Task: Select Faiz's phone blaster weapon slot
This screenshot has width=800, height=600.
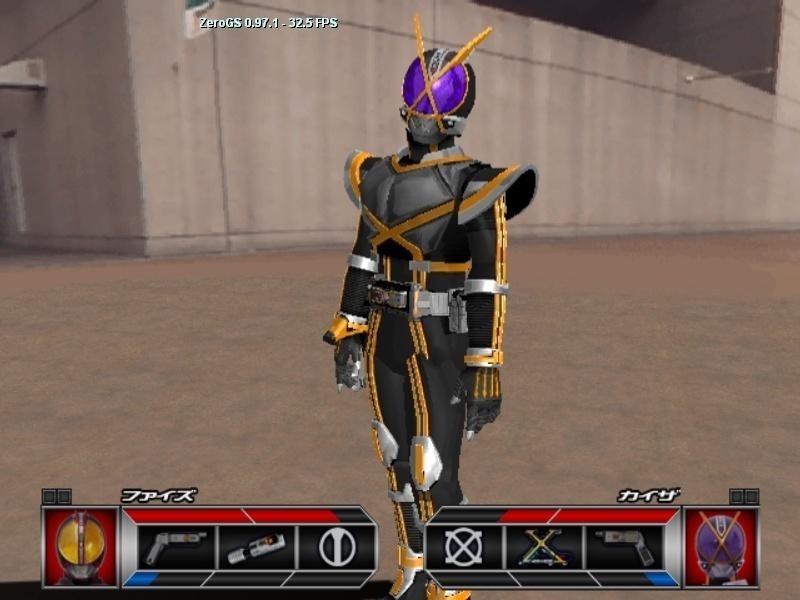Action: (x=174, y=547)
